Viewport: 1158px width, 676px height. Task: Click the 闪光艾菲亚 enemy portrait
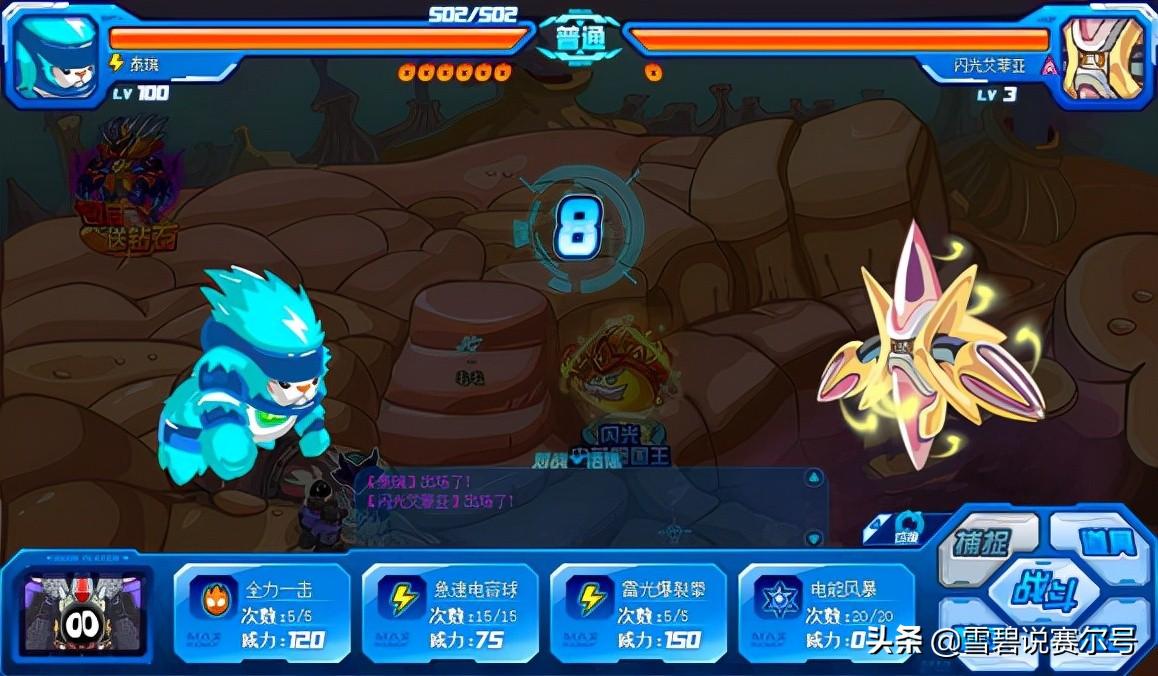pyautogui.click(x=1102, y=57)
